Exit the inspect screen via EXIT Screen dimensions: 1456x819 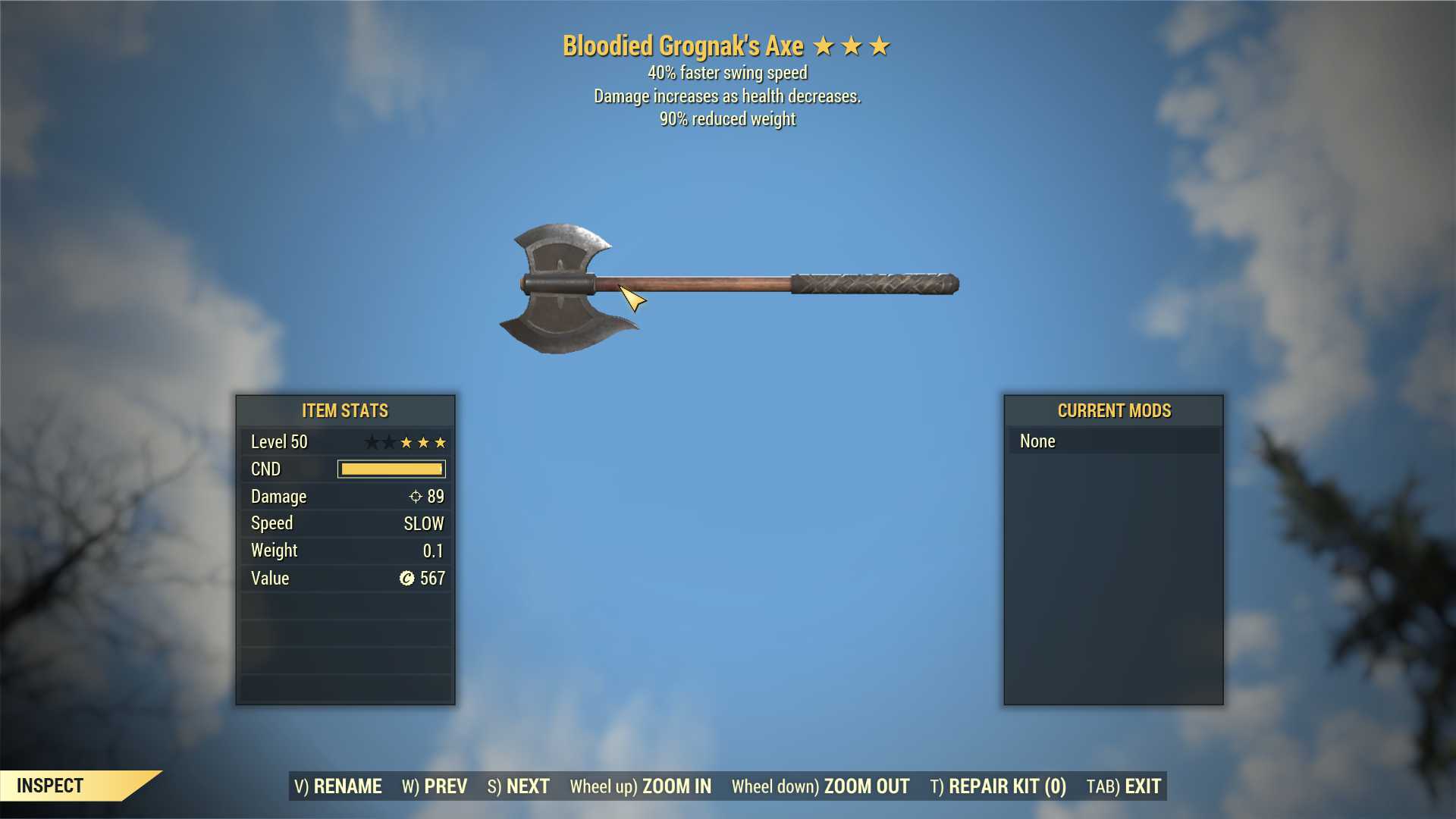coord(1124,786)
